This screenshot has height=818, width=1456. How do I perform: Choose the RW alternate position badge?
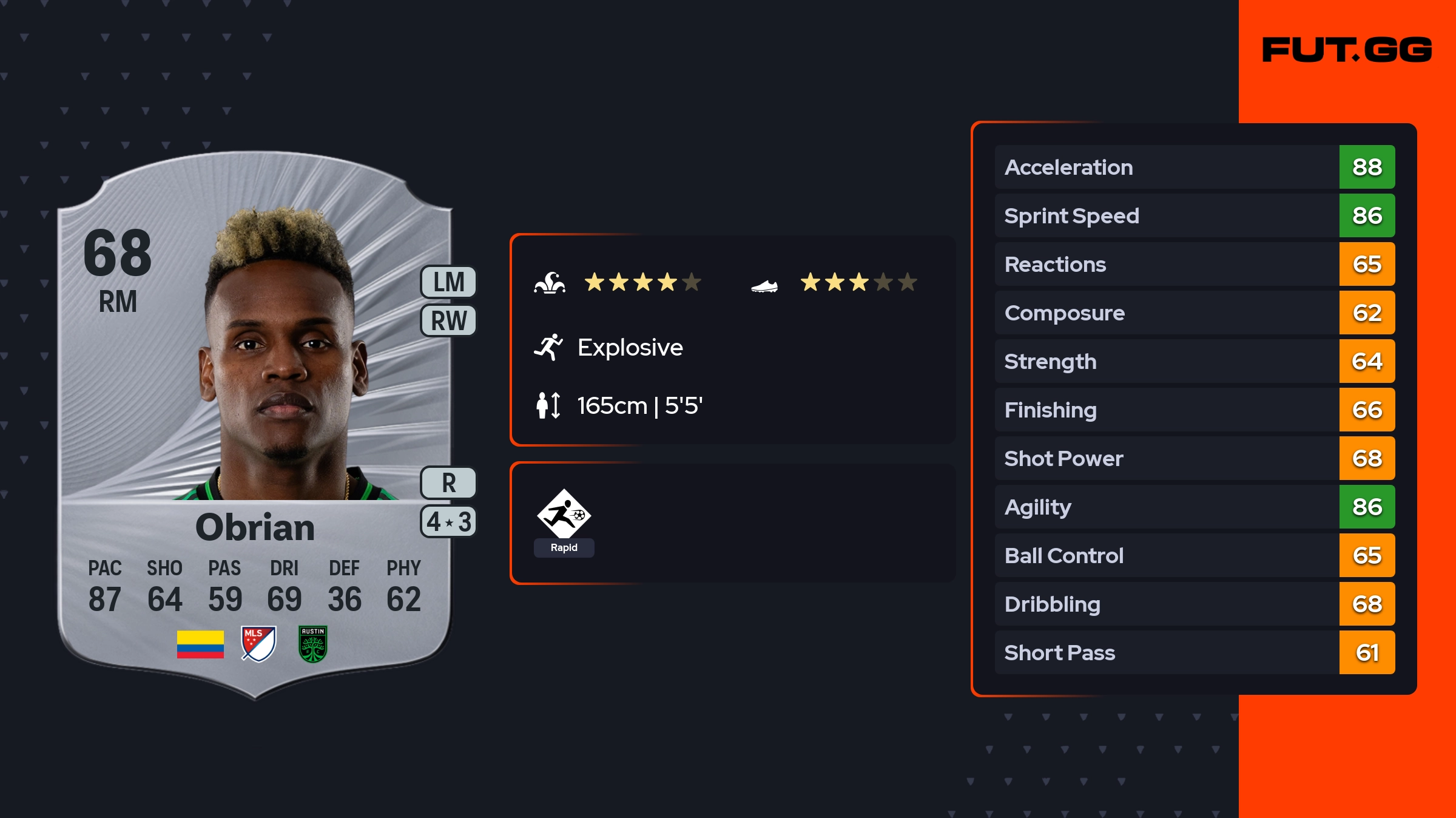pos(448,320)
